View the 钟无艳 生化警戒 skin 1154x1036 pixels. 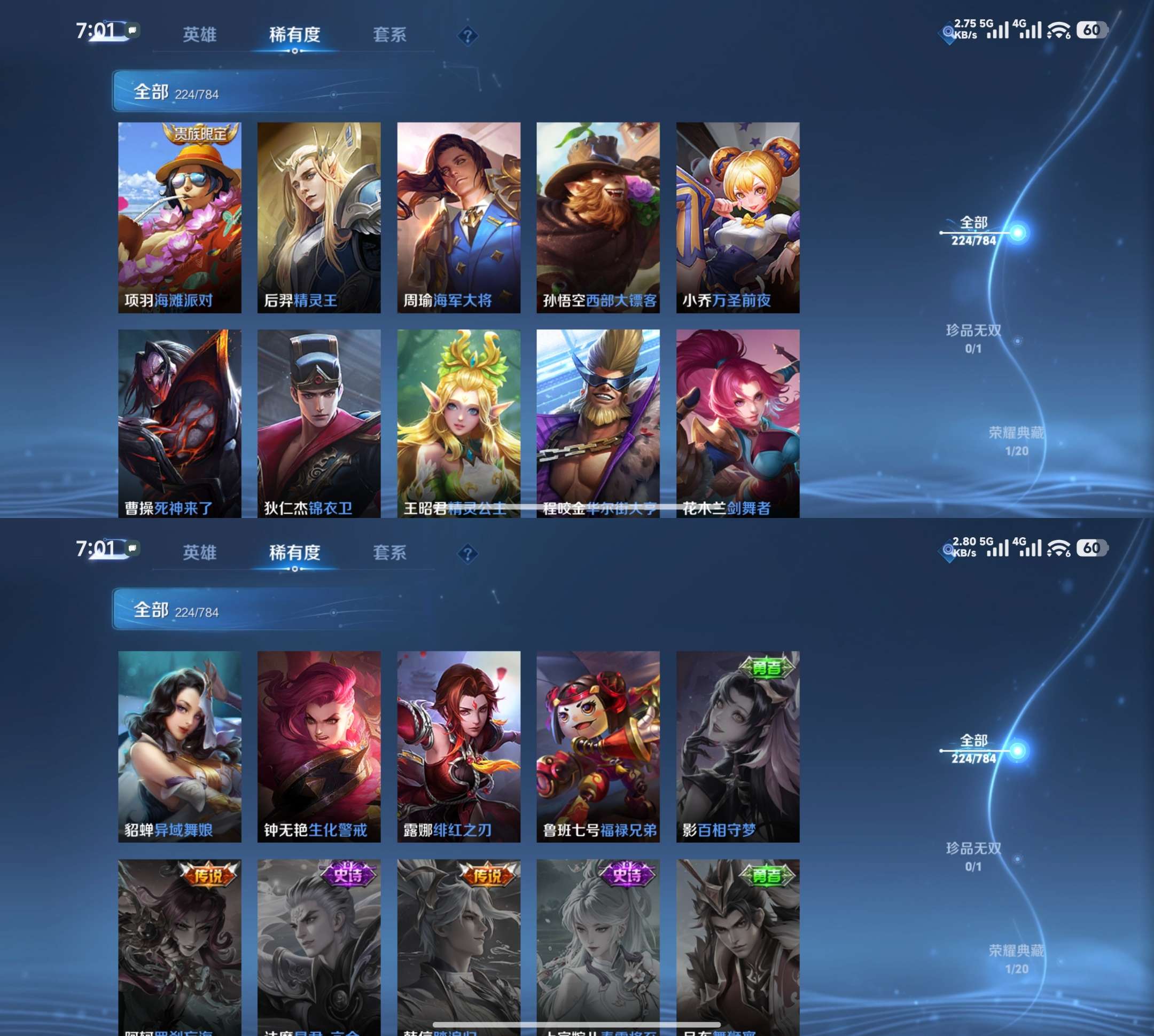pos(319,746)
